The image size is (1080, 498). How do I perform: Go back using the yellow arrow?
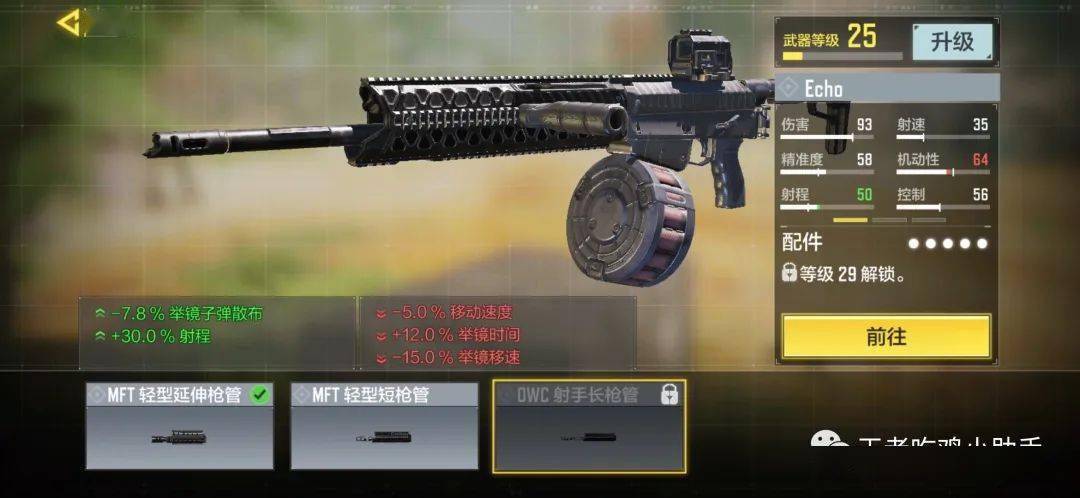[x=68, y=23]
